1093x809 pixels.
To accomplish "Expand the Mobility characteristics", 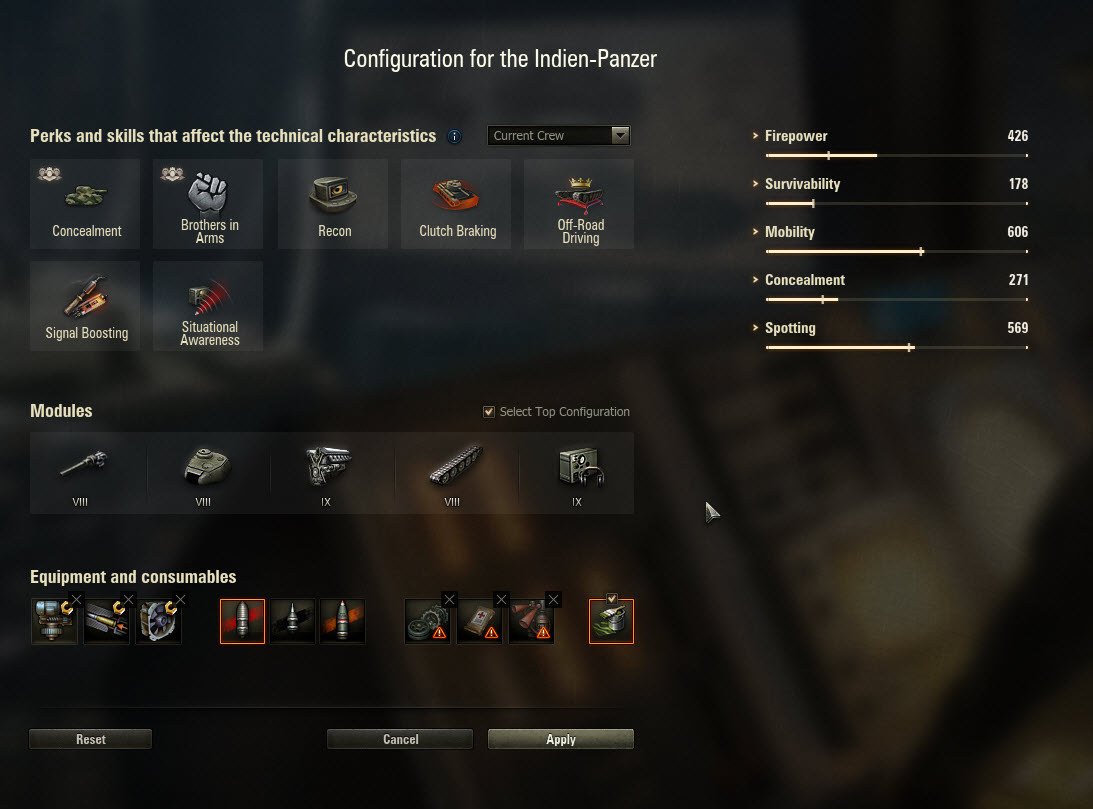I will [790, 232].
